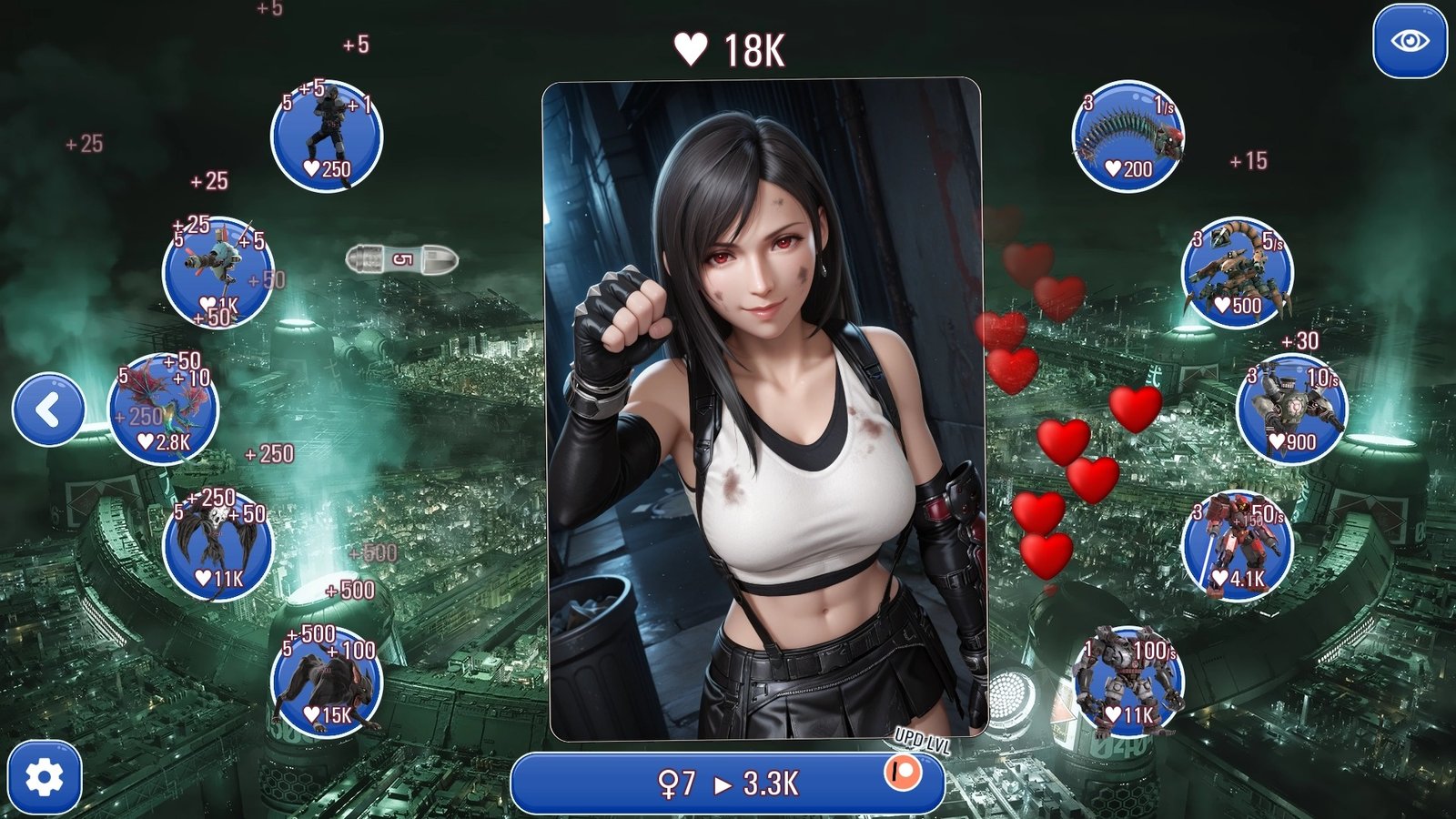Go back with the left arrow button
The height and width of the screenshot is (819, 1456).
[48, 409]
